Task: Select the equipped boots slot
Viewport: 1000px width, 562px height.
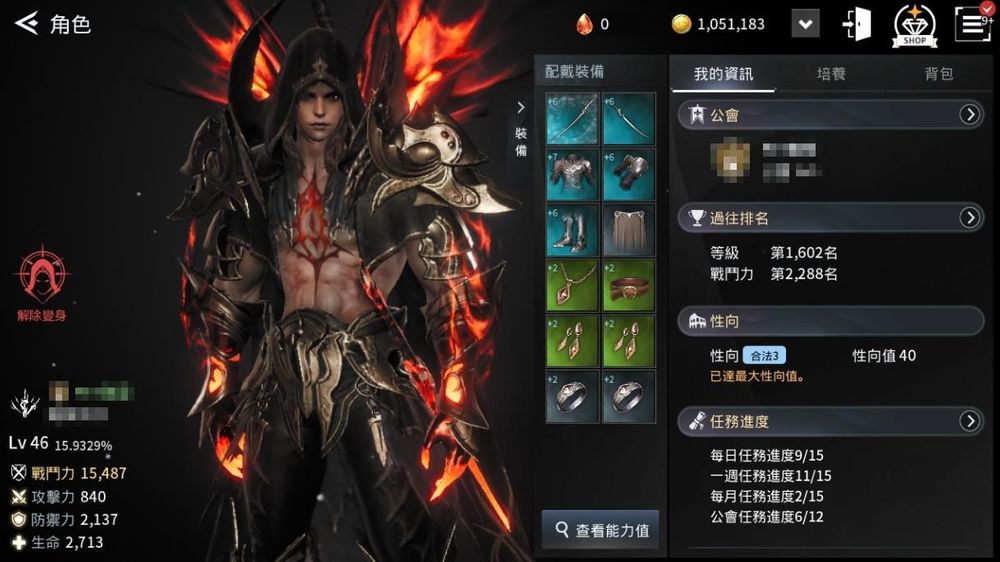Action: (x=573, y=230)
